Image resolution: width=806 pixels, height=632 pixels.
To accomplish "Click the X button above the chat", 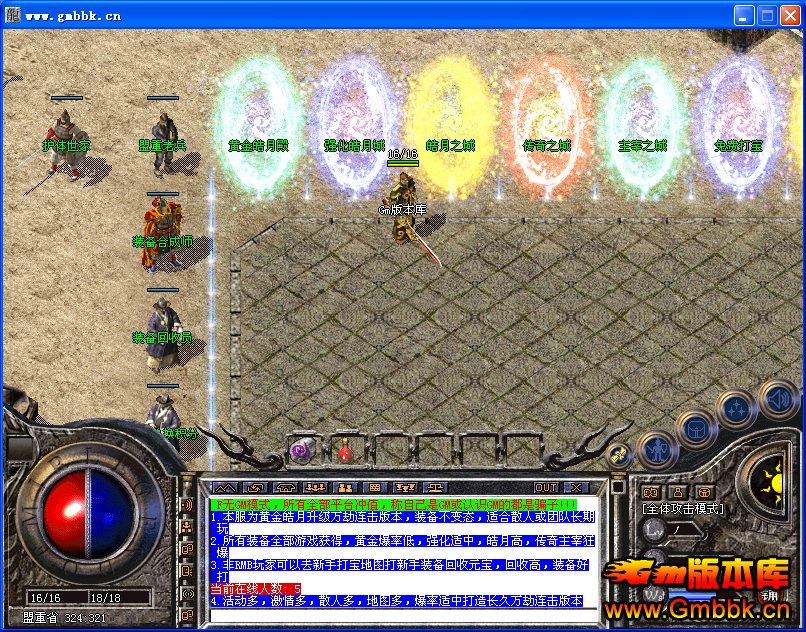I will click(x=576, y=487).
